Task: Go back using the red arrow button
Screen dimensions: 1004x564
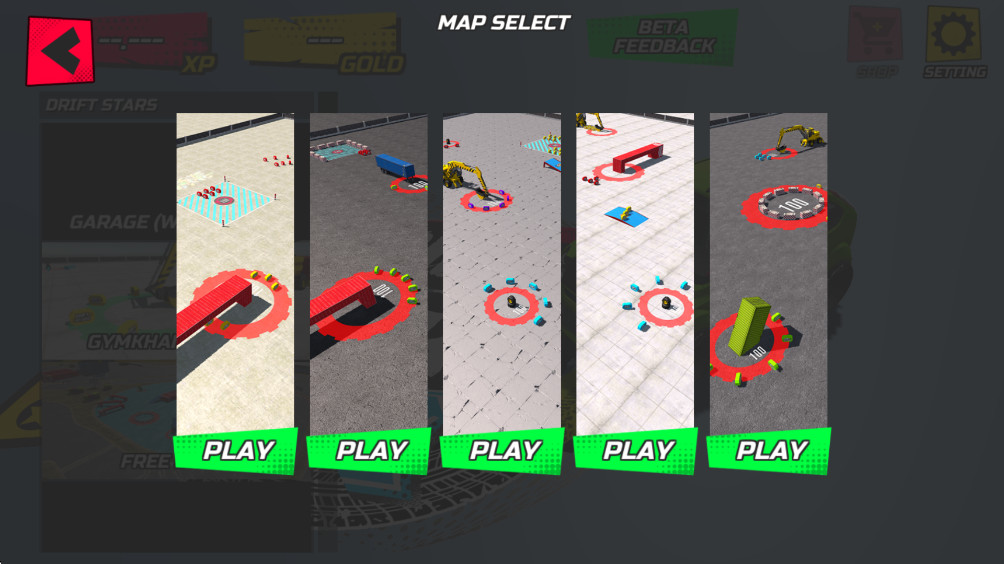Action: coord(59,50)
